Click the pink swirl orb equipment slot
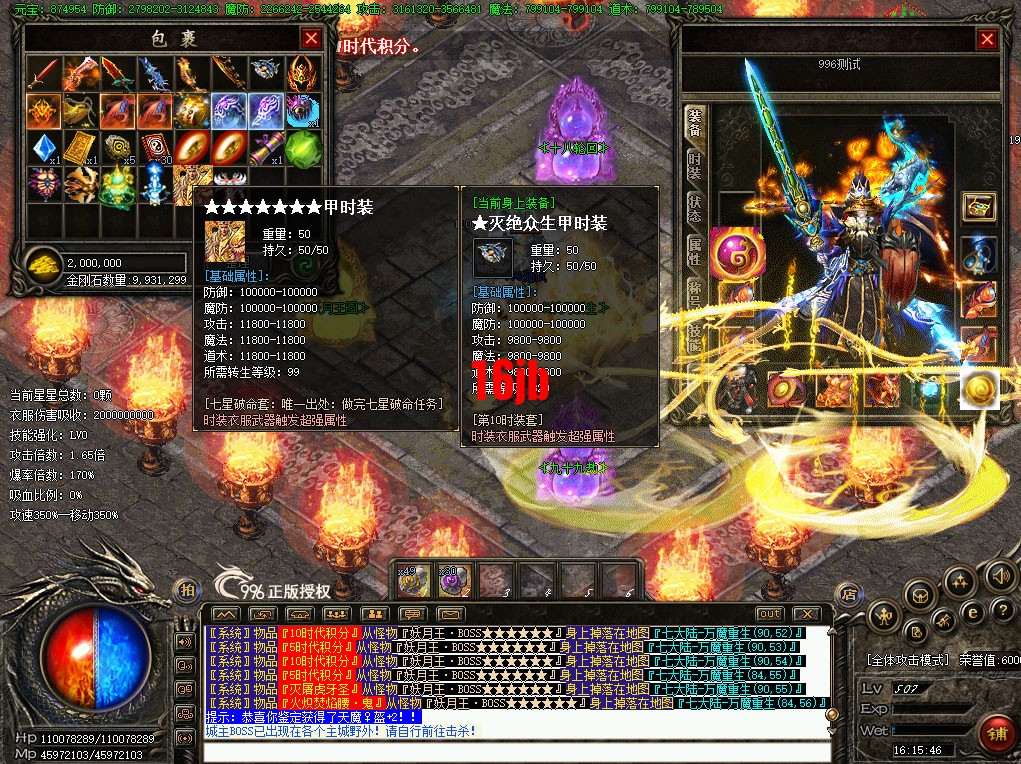Viewport: 1021px width, 764px height. pyautogui.click(x=737, y=250)
